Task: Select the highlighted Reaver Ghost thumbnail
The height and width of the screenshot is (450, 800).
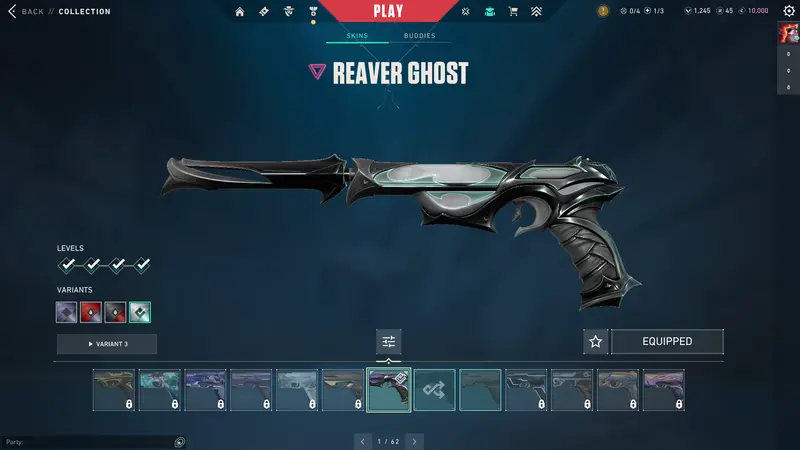Action: [x=389, y=390]
